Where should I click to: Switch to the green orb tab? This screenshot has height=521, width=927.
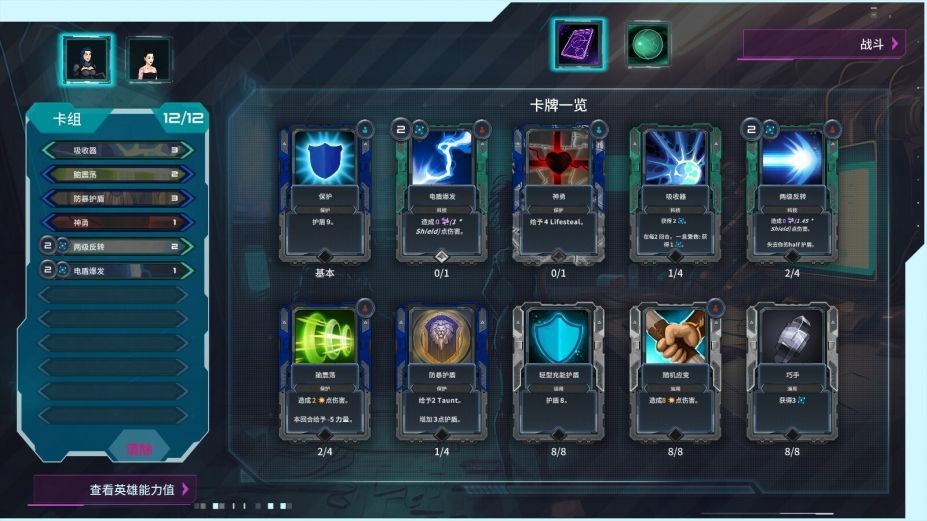coord(647,45)
